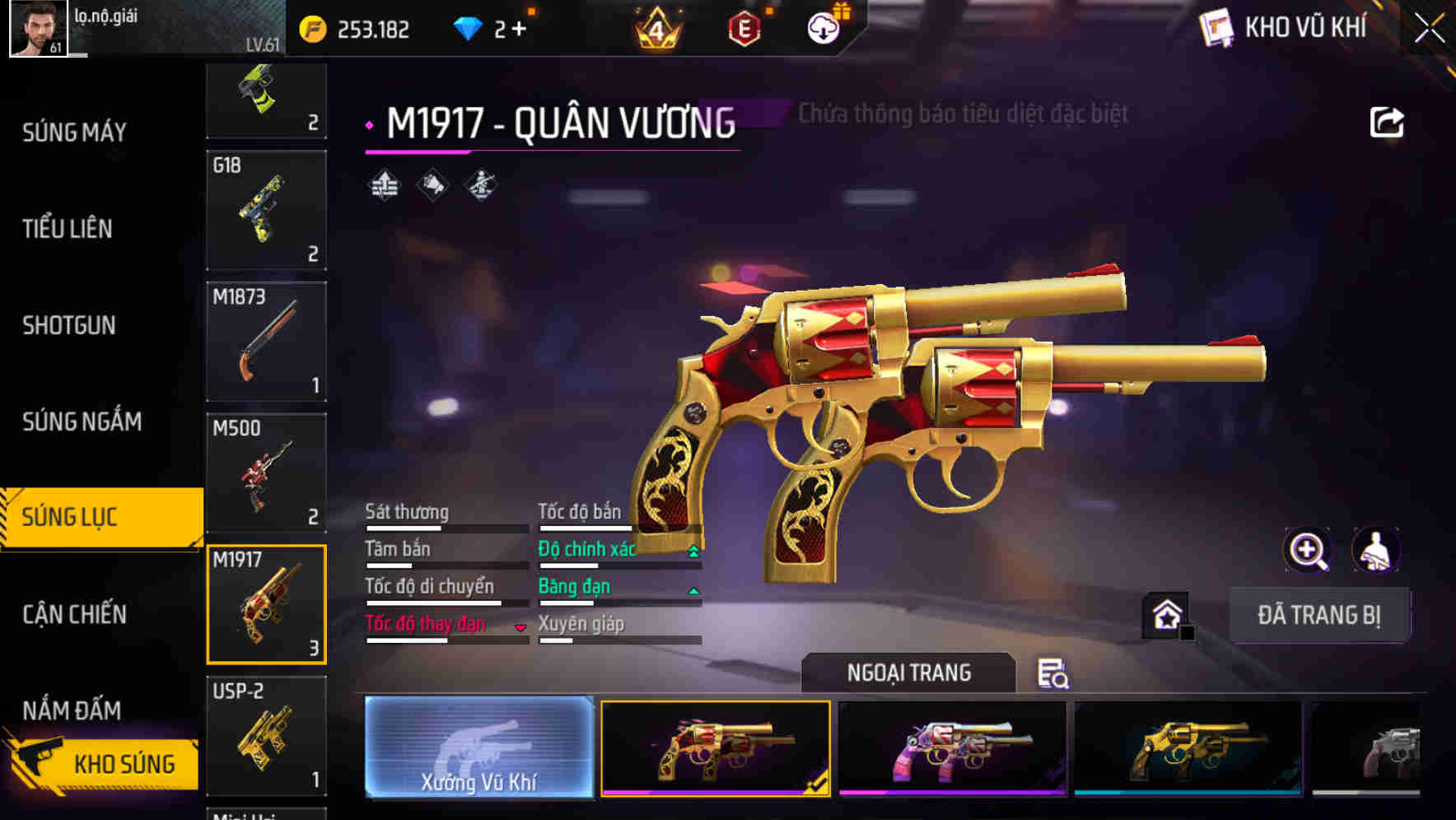Click the Sát thương stat bar
Screen dimensions: 1456x820
click(445, 527)
